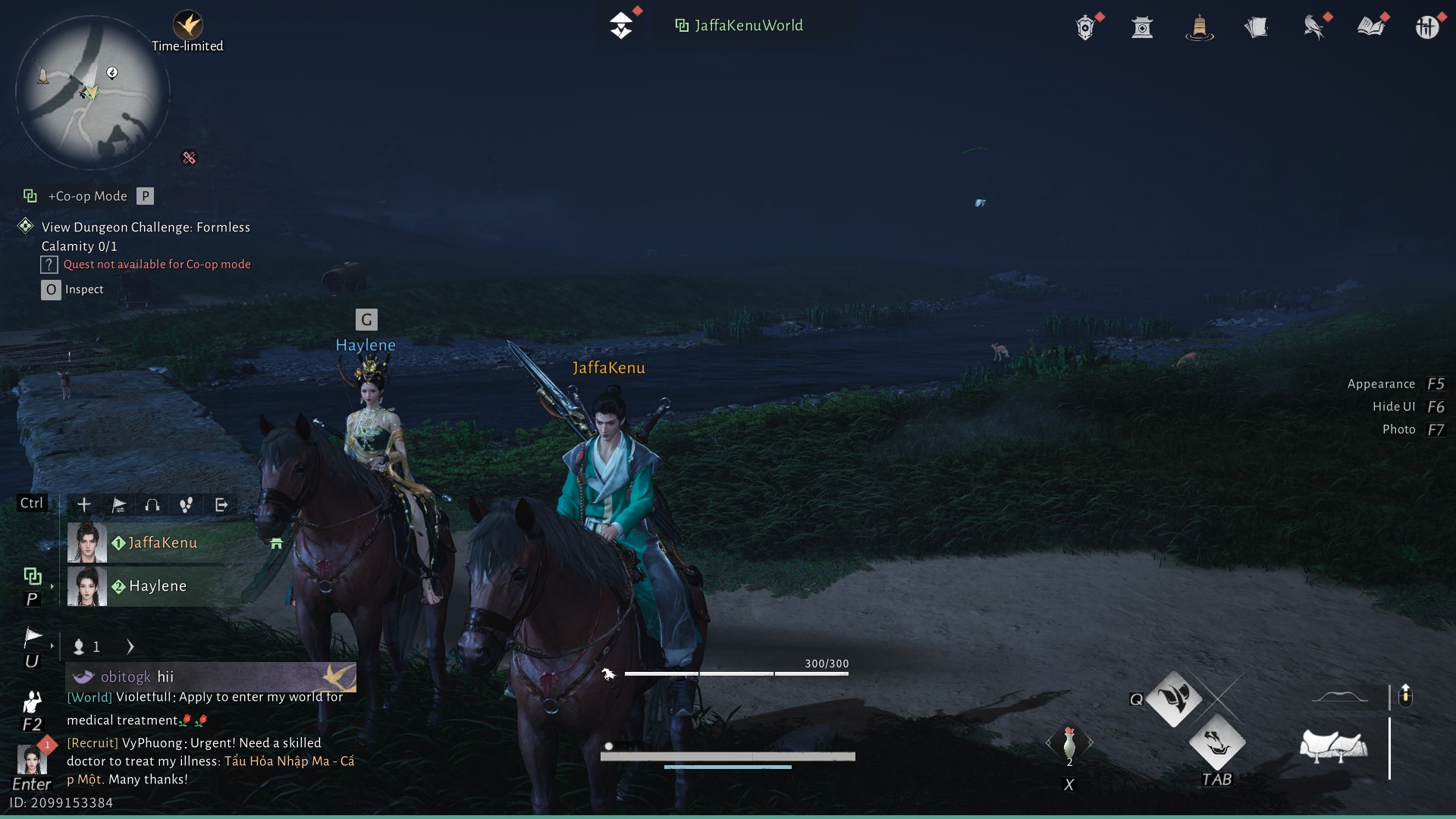1456x819 pixels.
Task: Open the circular minimap
Action: pos(93,93)
